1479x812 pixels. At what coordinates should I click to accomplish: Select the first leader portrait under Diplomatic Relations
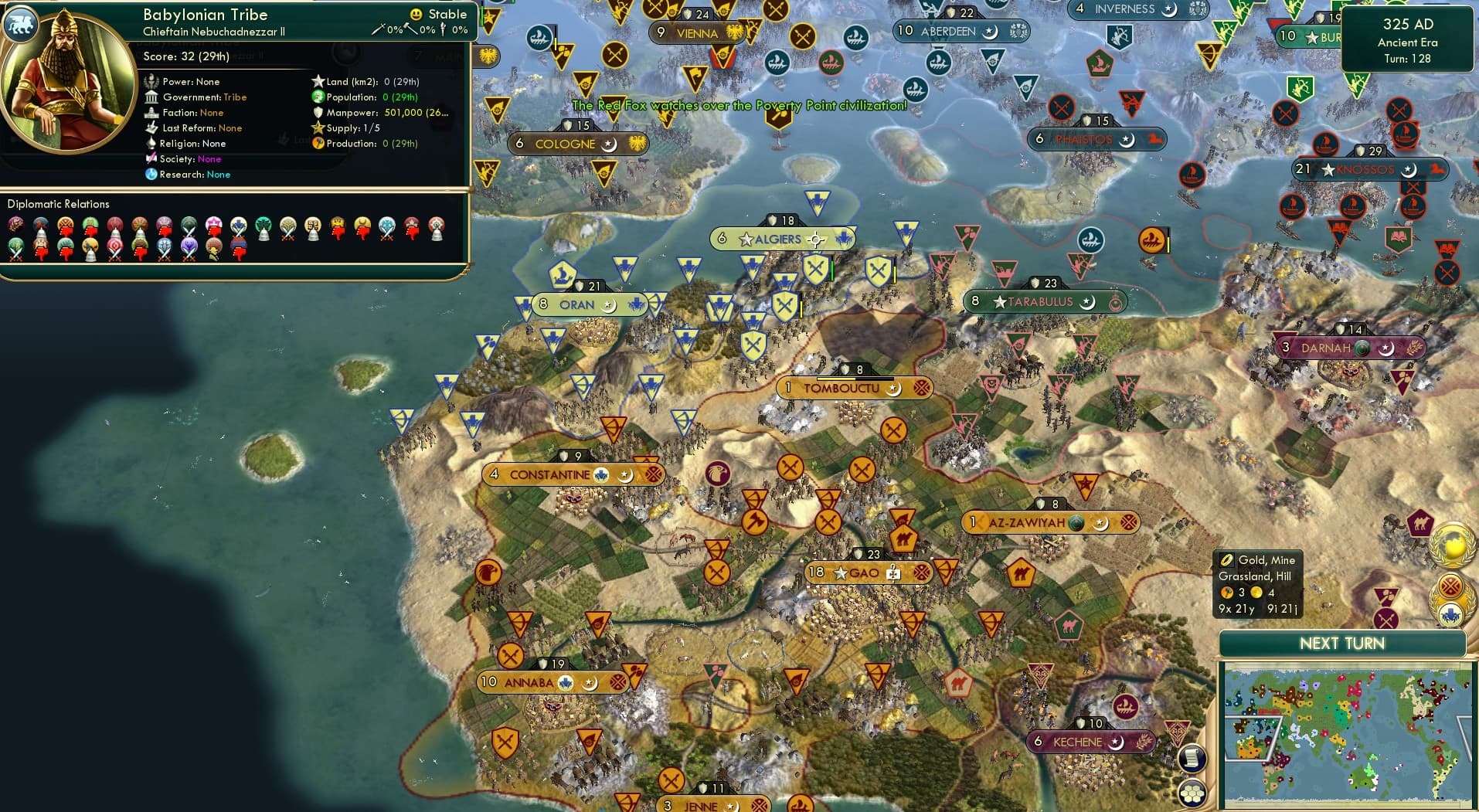[x=13, y=224]
